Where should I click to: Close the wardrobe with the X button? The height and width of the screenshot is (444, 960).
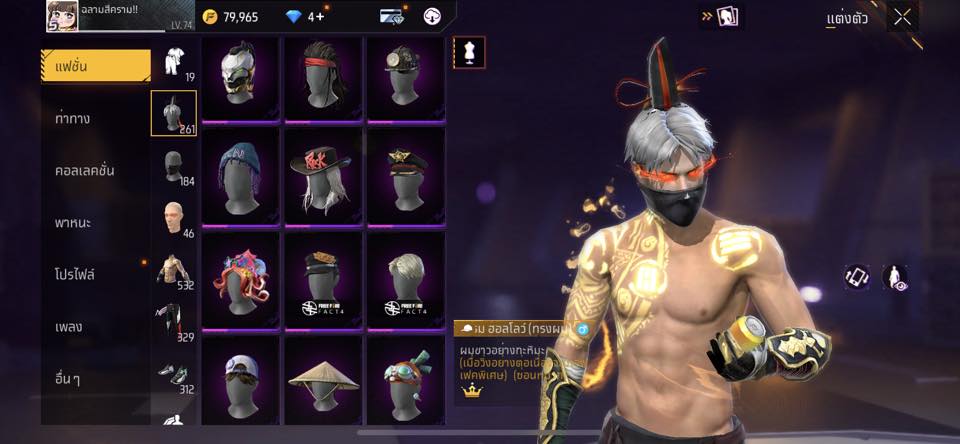pos(902,17)
